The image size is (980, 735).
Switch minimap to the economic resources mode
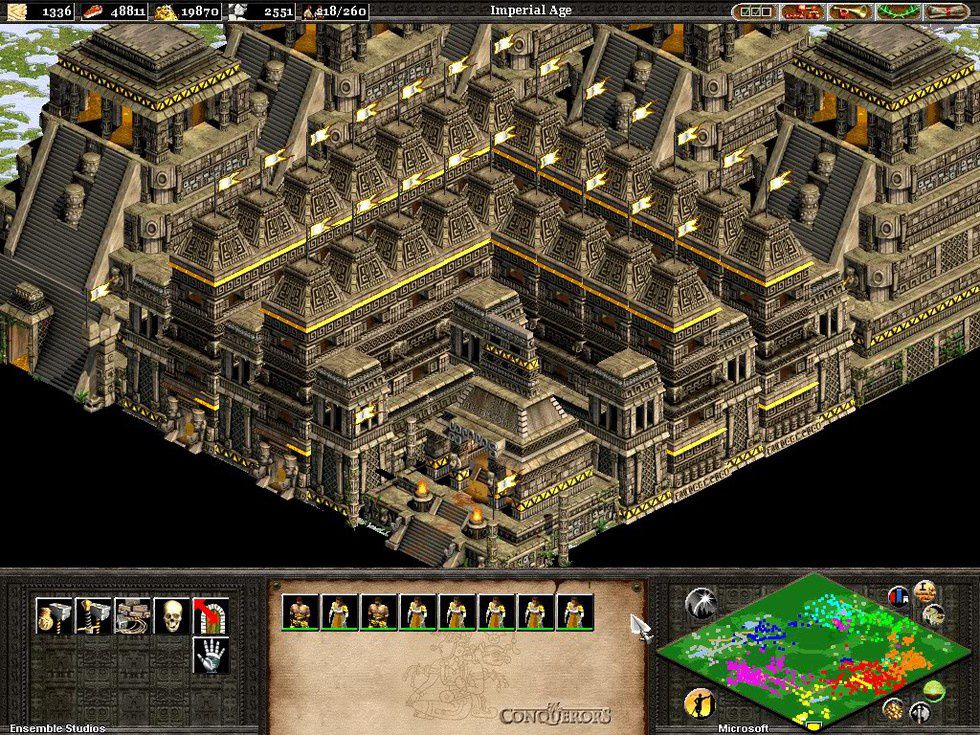tap(893, 709)
